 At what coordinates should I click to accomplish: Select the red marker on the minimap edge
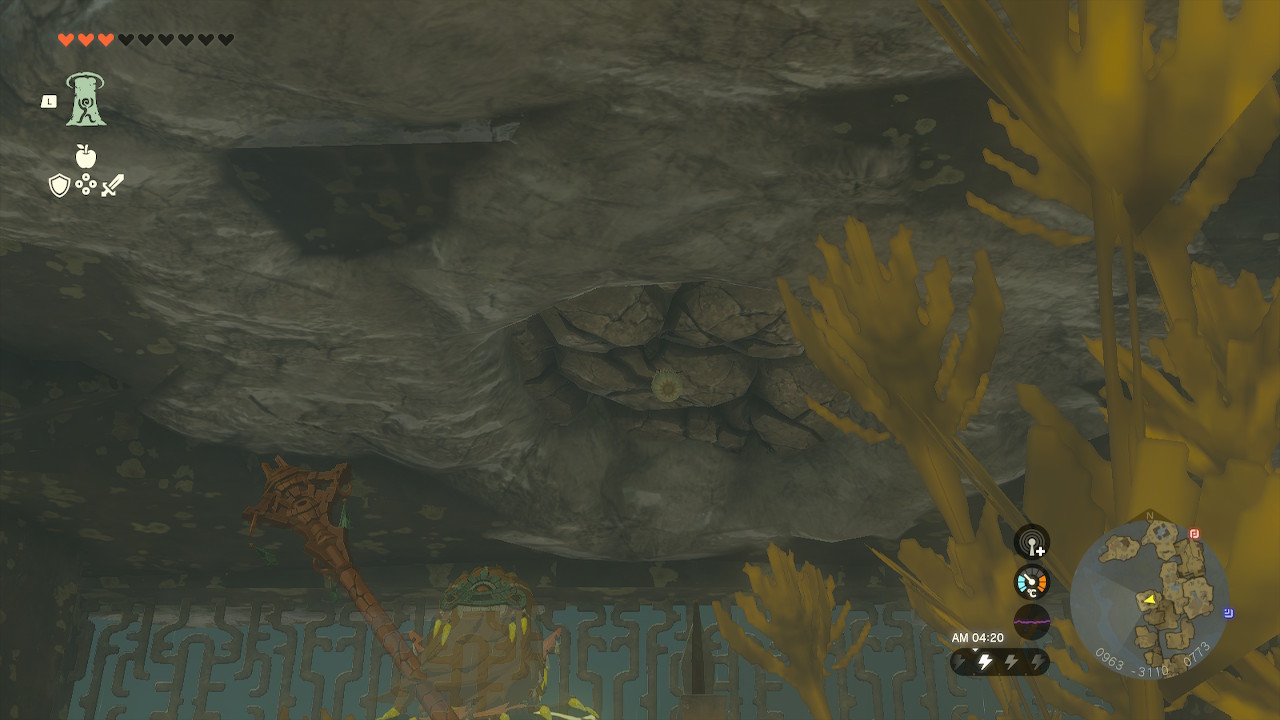coord(1194,534)
